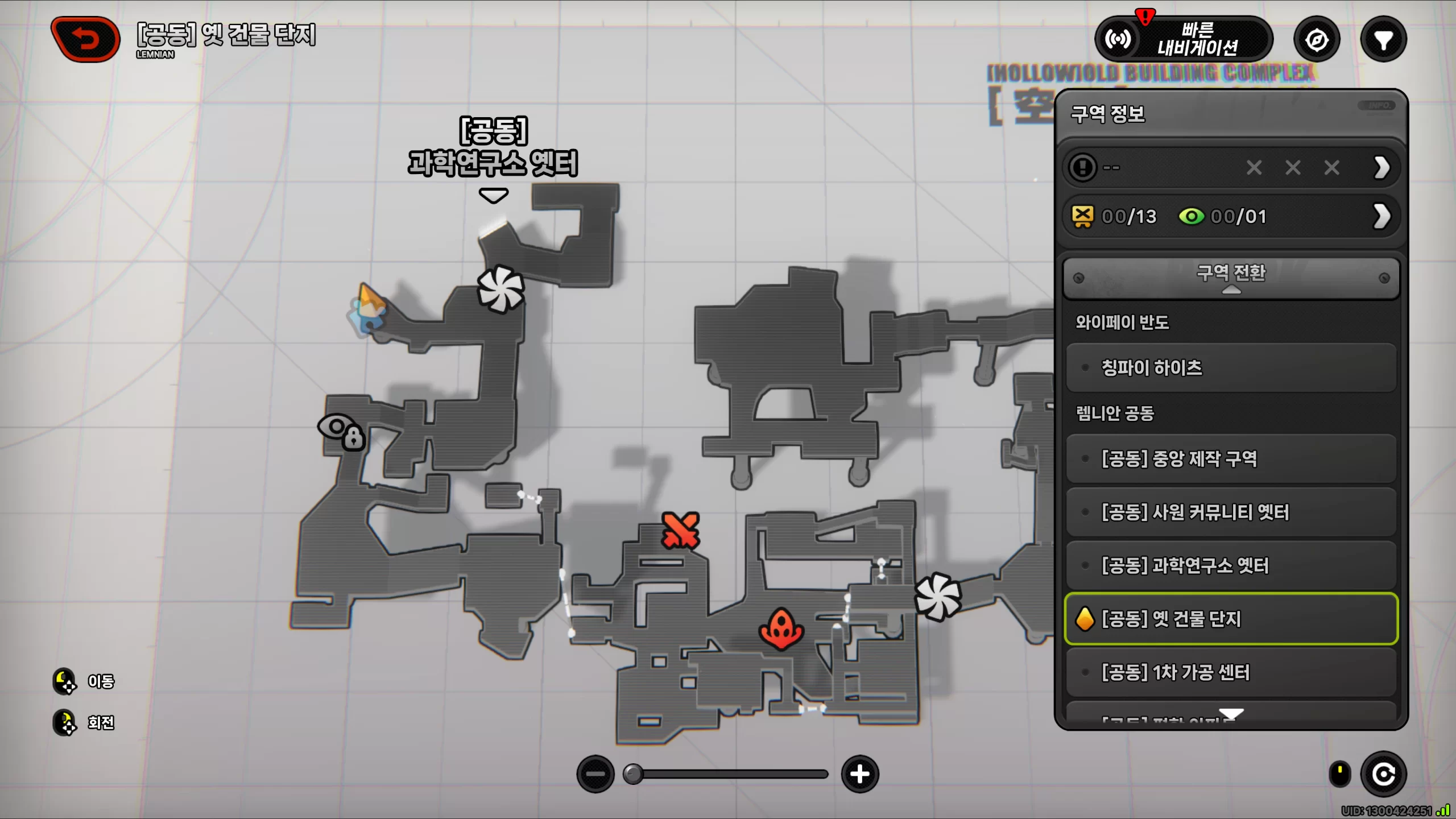The image size is (1456, 819).
Task: Select the red crossed-swords combat marker
Action: [680, 530]
